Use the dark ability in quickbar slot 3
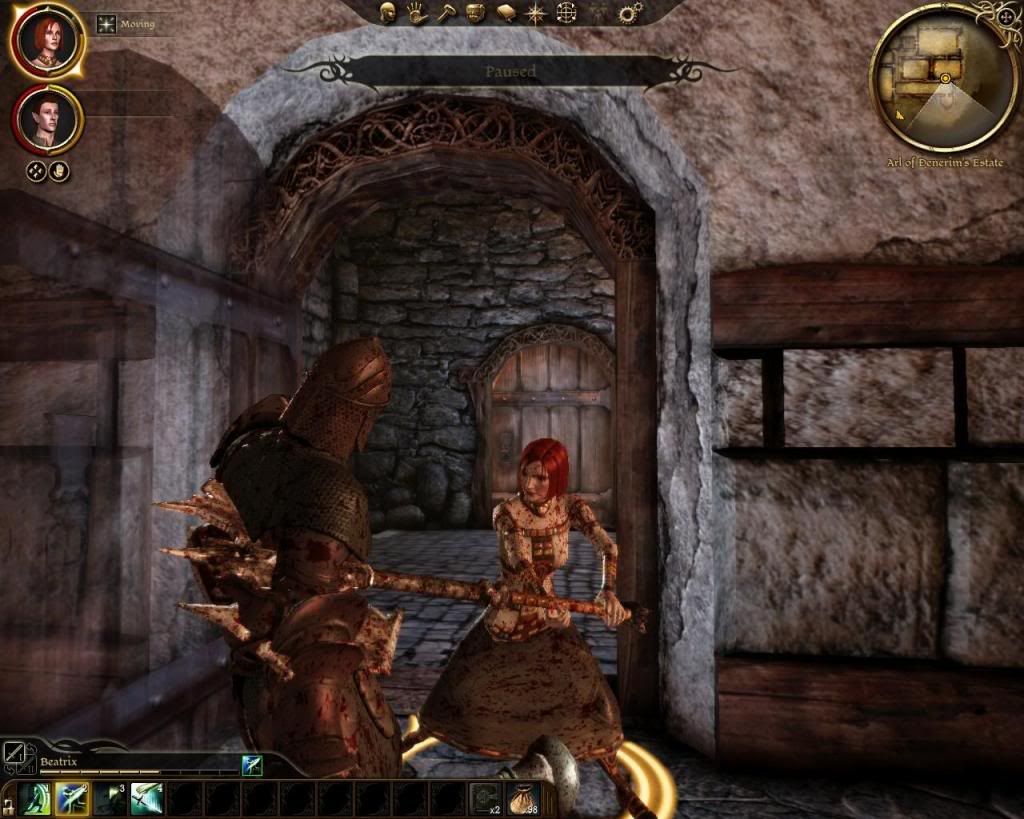 pyautogui.click(x=109, y=800)
